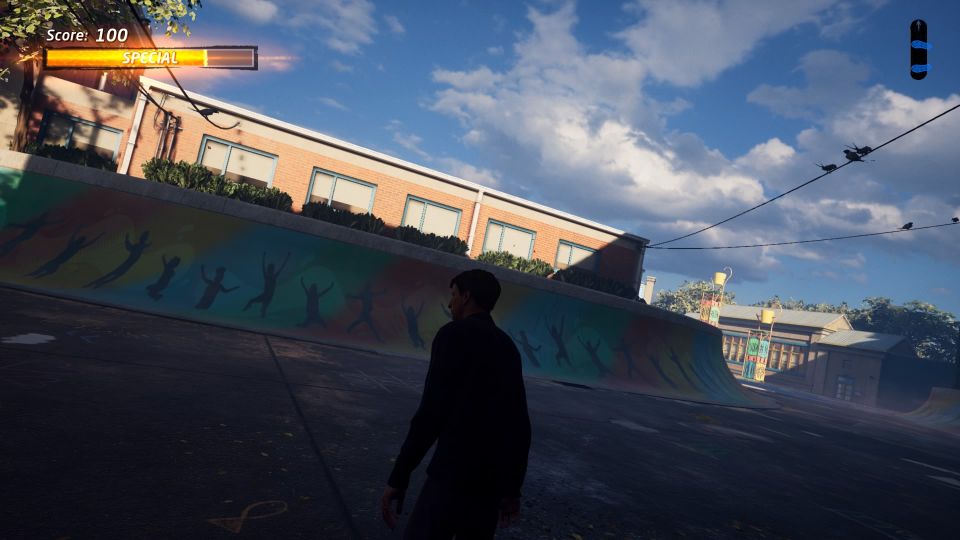The image size is (960, 540).
Task: Click the skateboard icon in the HUD
Action: pos(918,49)
